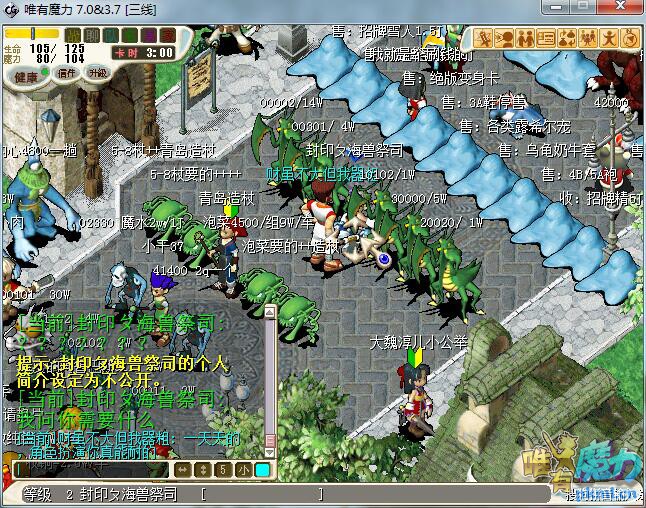Toggle the 小 font size button

[x=244, y=469]
